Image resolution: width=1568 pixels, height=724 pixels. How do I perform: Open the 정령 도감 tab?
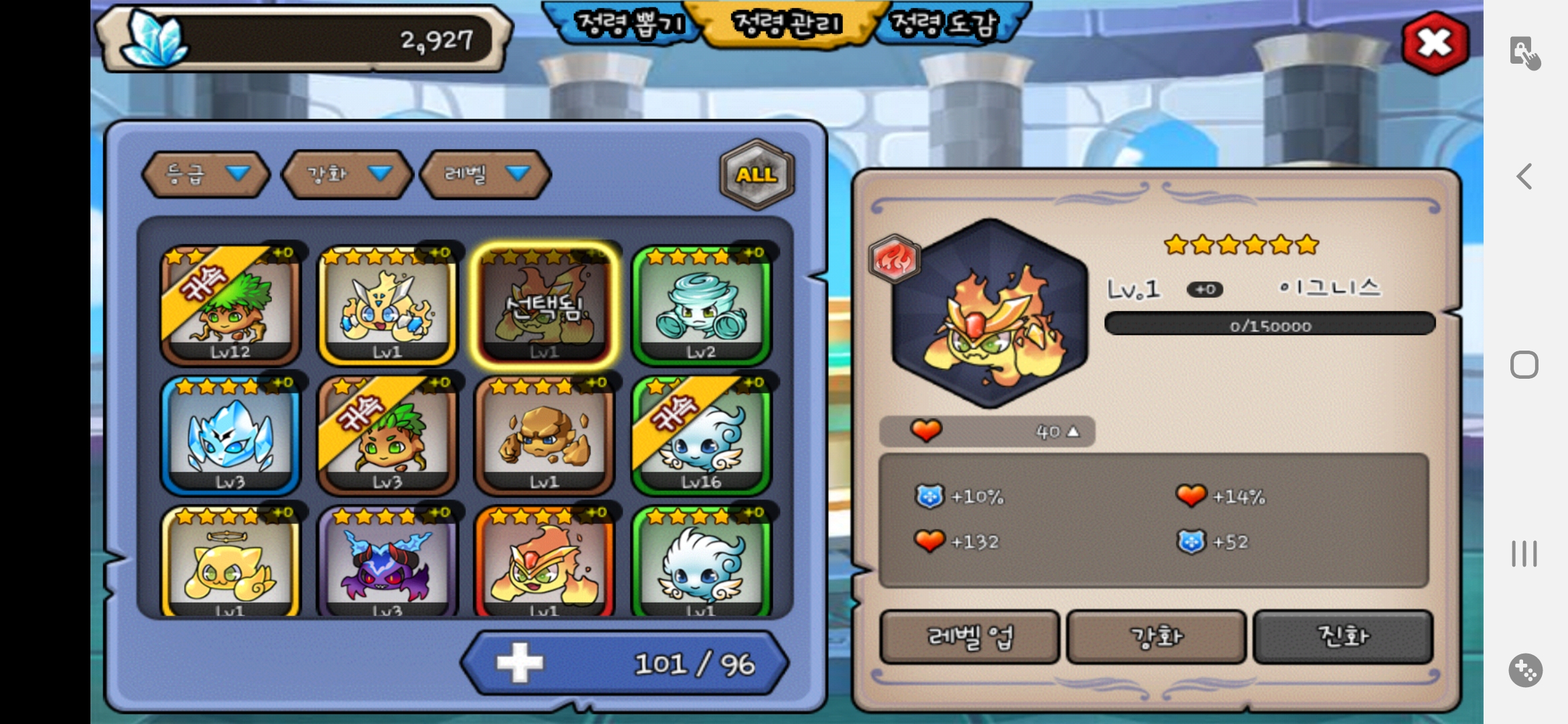[945, 25]
